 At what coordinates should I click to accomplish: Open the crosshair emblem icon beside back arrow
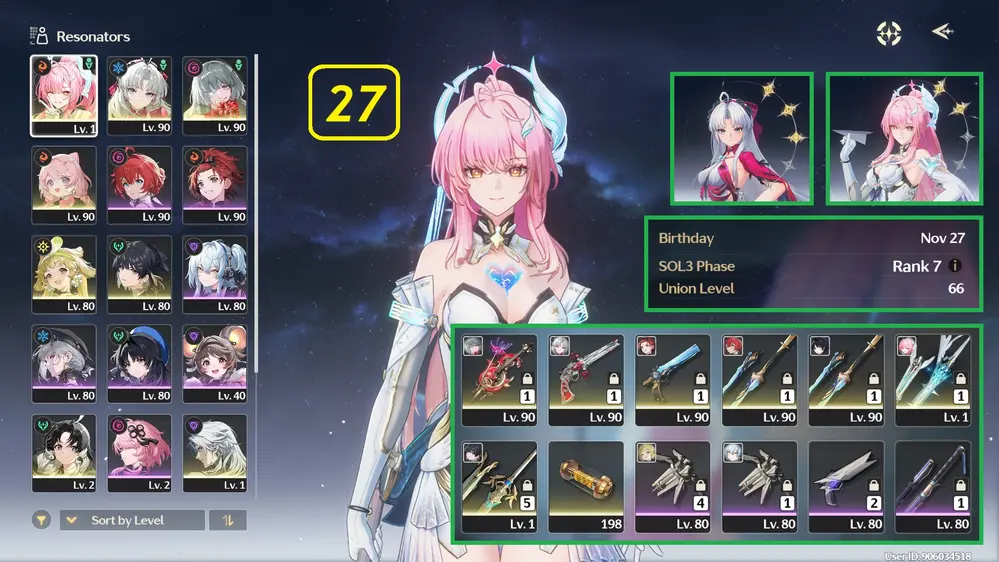[888, 33]
